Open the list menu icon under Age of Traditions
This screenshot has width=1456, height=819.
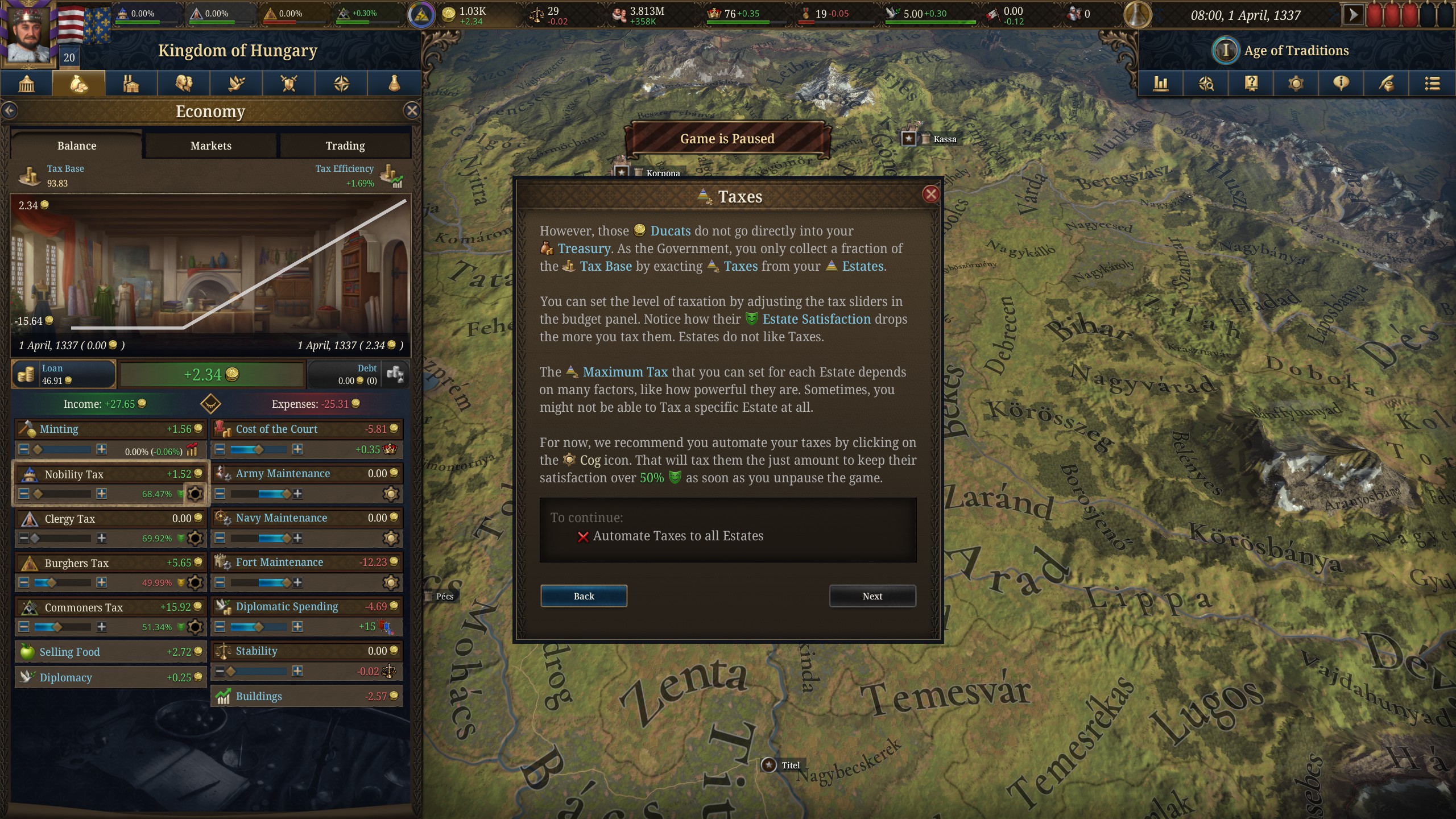pyautogui.click(x=1432, y=84)
